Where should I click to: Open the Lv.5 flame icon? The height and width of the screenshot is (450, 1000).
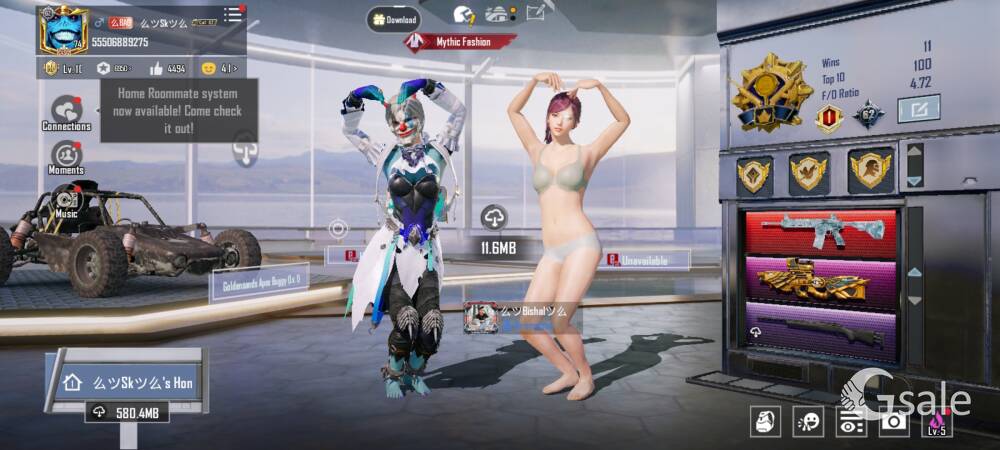pyautogui.click(x=936, y=421)
